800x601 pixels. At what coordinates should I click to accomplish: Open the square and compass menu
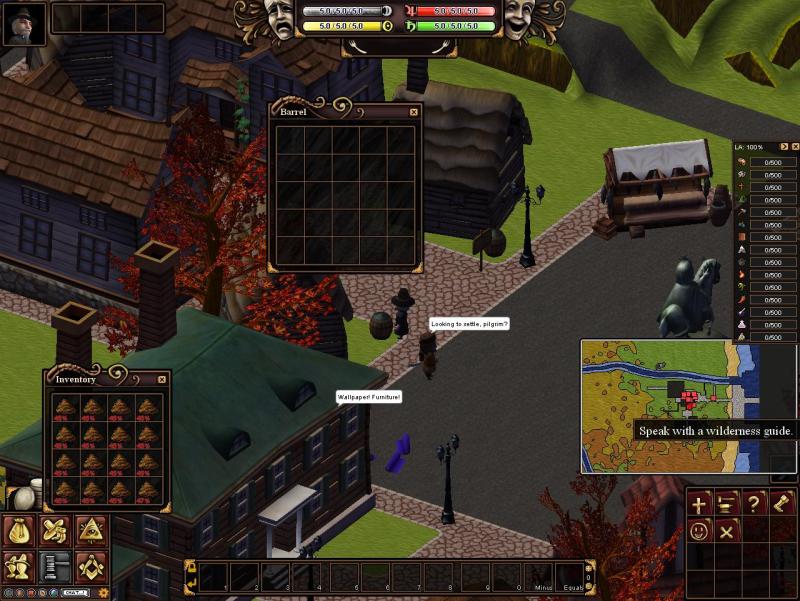91,567
